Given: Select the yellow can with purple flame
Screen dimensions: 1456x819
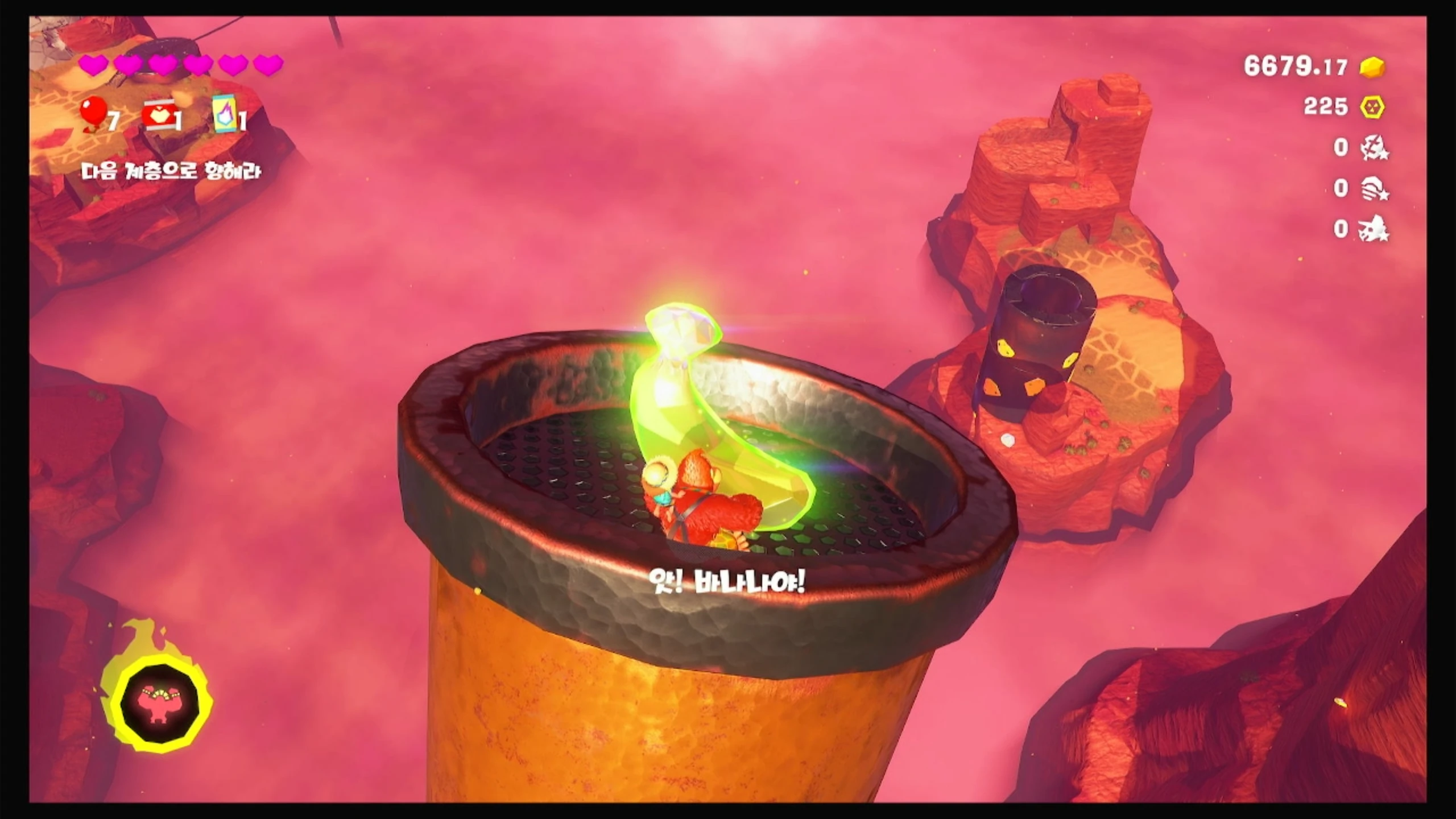Looking at the screenshot, I should pos(224,114).
